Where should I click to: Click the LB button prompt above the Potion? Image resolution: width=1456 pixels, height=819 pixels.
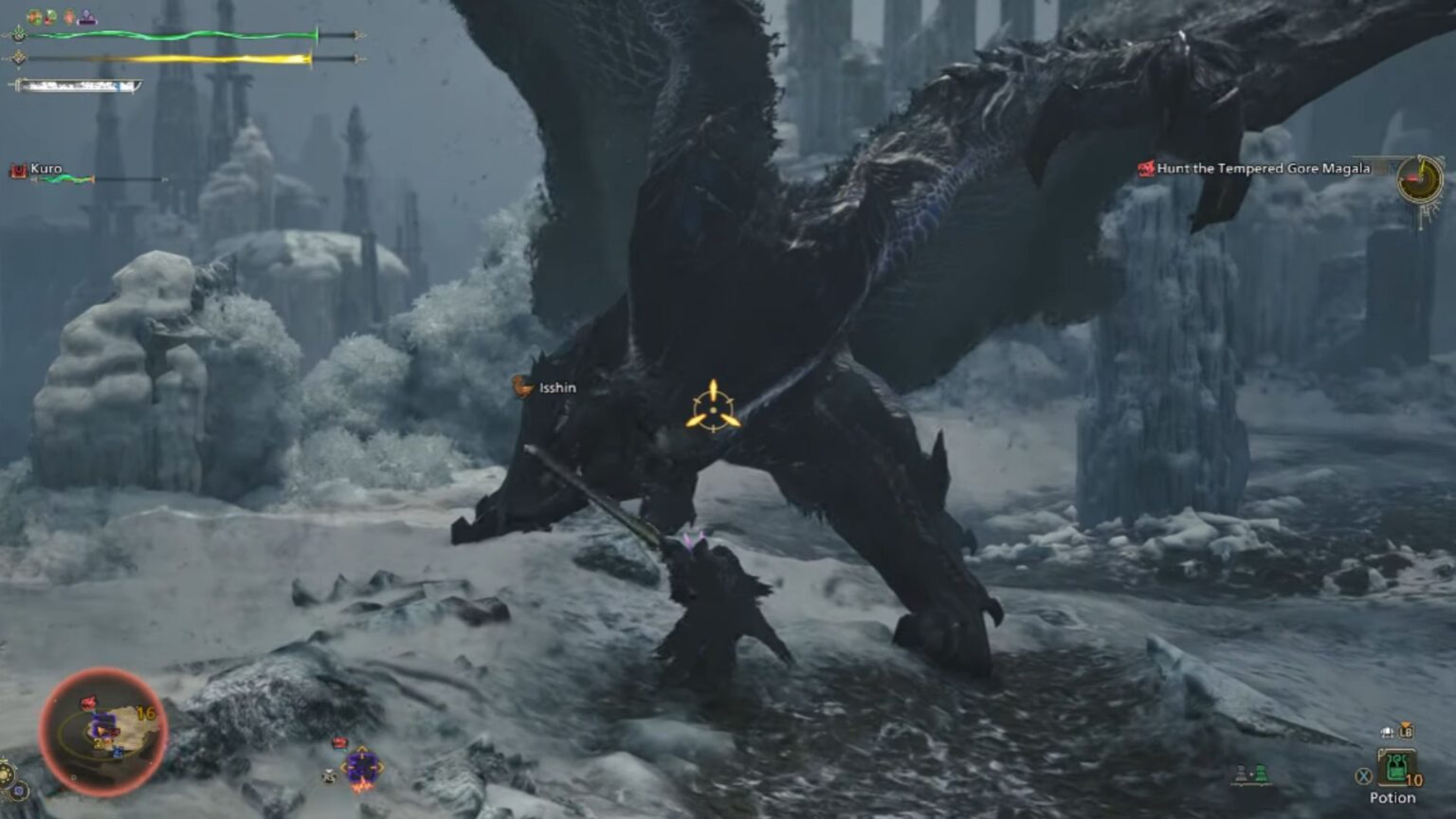pyautogui.click(x=1406, y=732)
